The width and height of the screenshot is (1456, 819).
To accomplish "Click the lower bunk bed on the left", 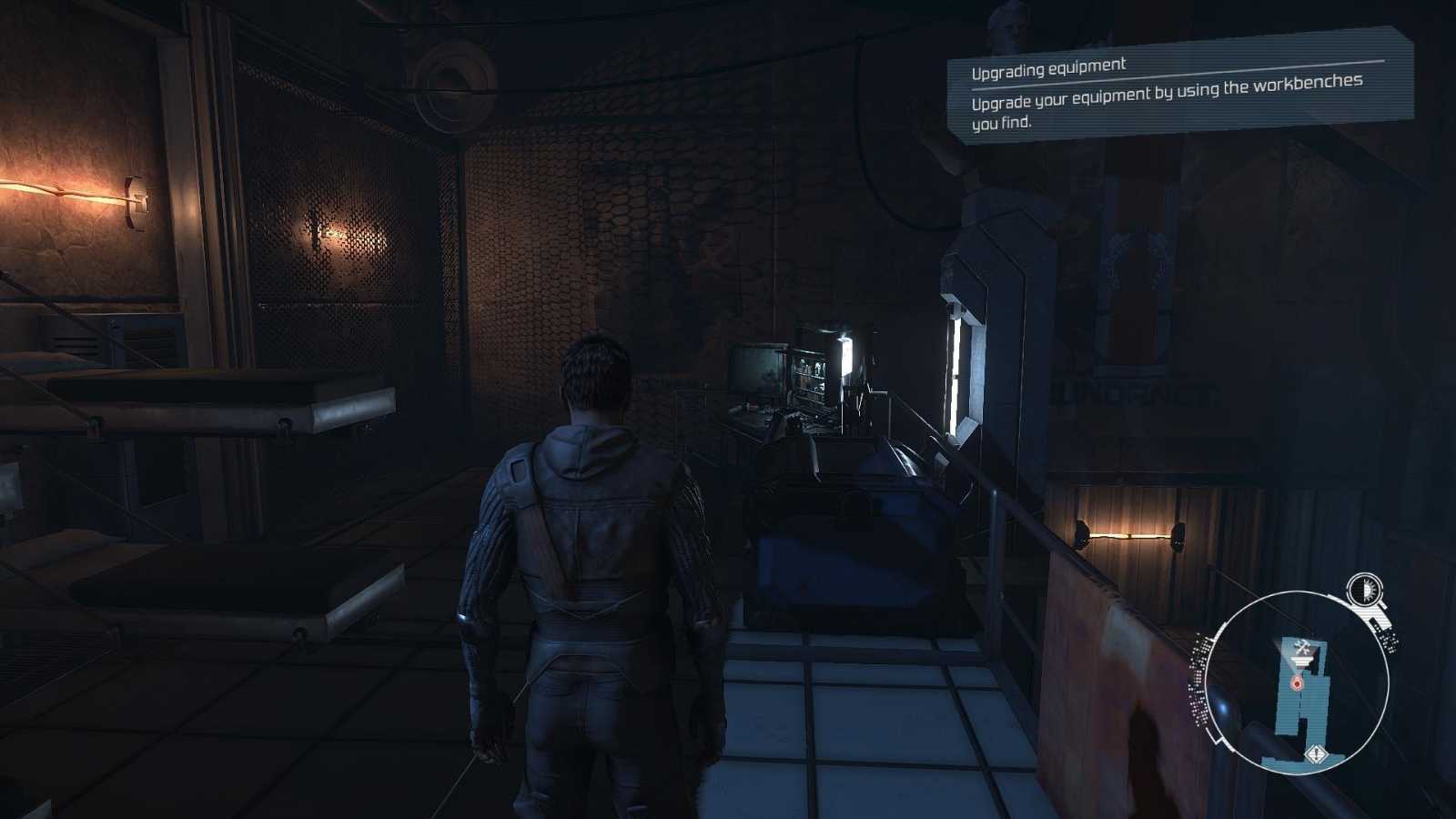I will point(209,582).
